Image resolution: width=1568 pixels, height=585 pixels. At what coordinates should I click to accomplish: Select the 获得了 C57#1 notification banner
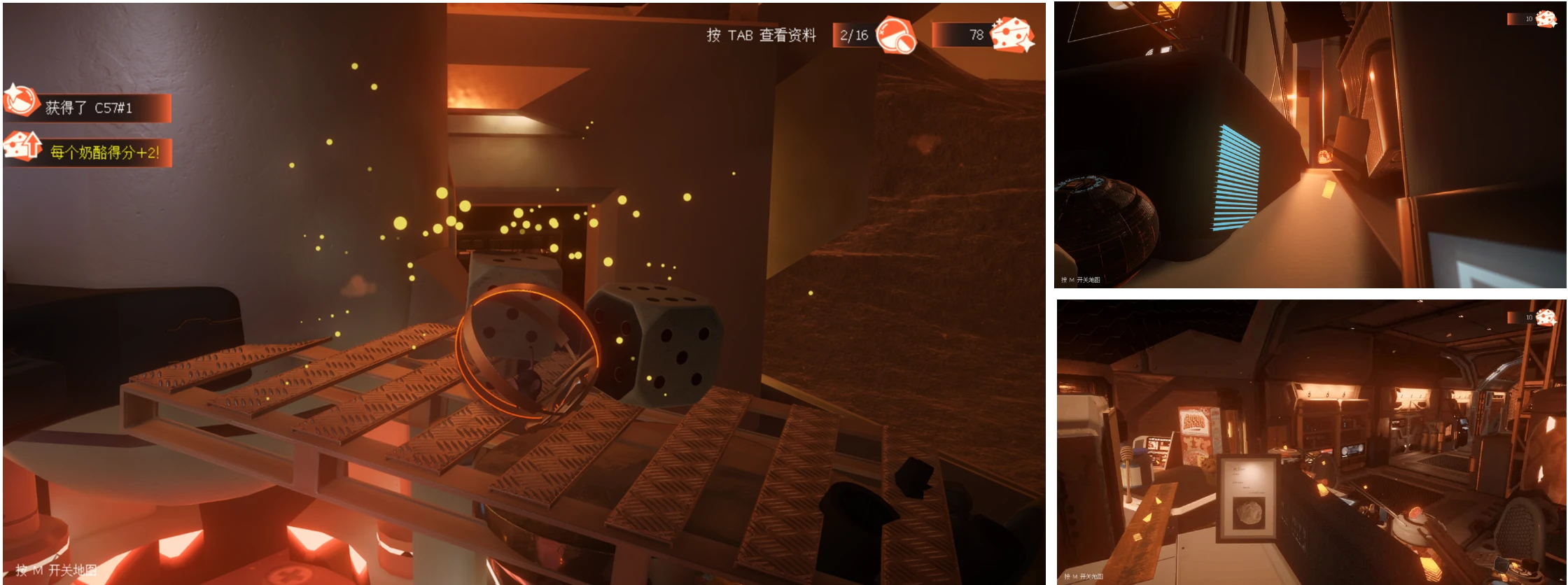tap(88, 108)
